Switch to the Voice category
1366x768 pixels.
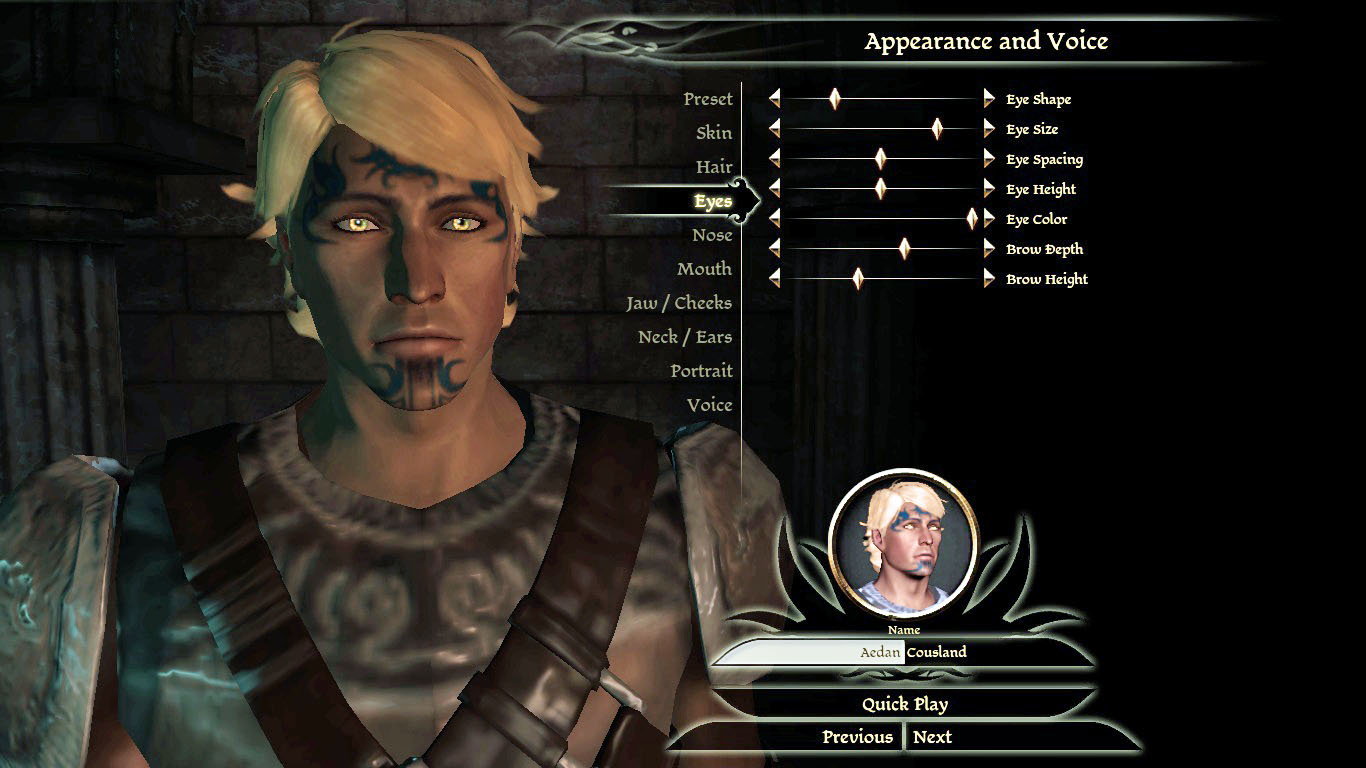(709, 405)
